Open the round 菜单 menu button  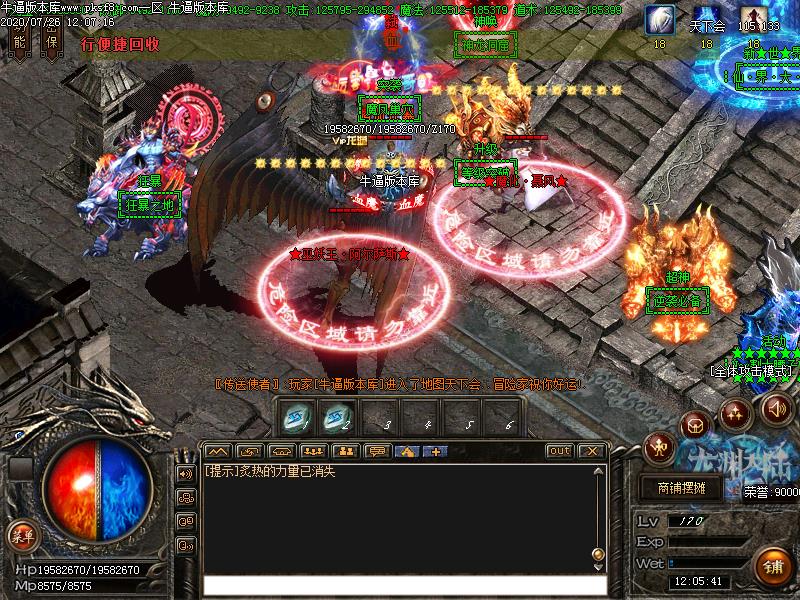click(x=21, y=536)
